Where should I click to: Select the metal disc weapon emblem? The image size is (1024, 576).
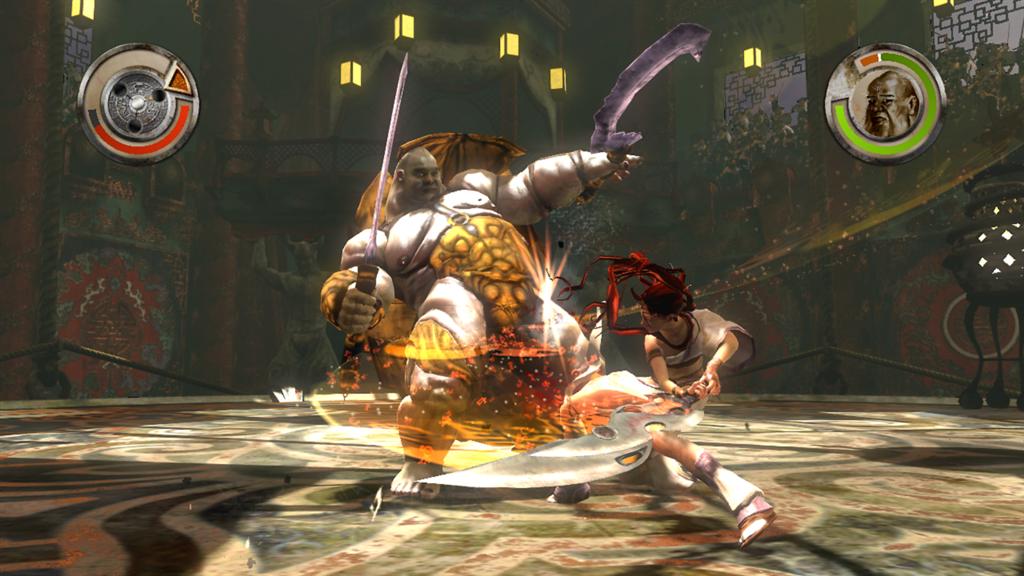(135, 104)
